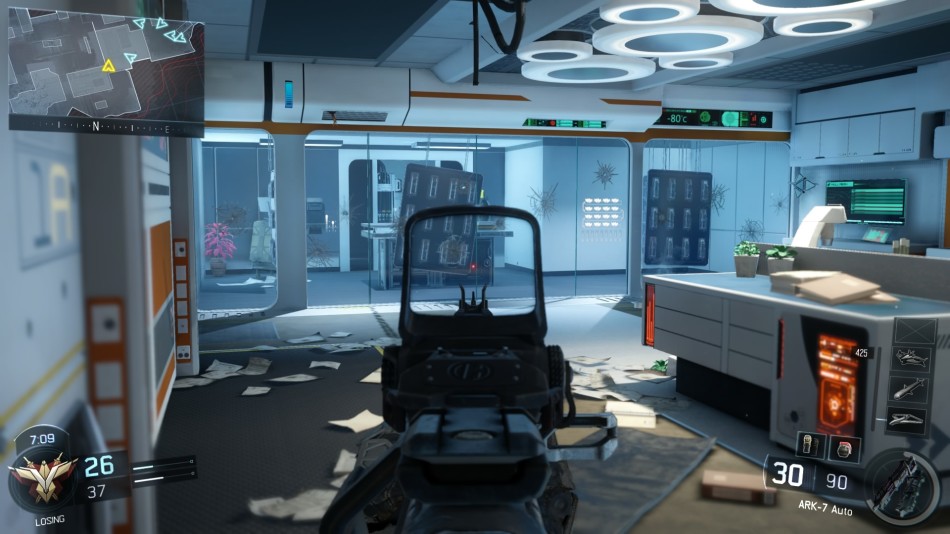Choose the tactical grenade icon with red band
Viewport: 950px width, 534px height.
(x=844, y=447)
